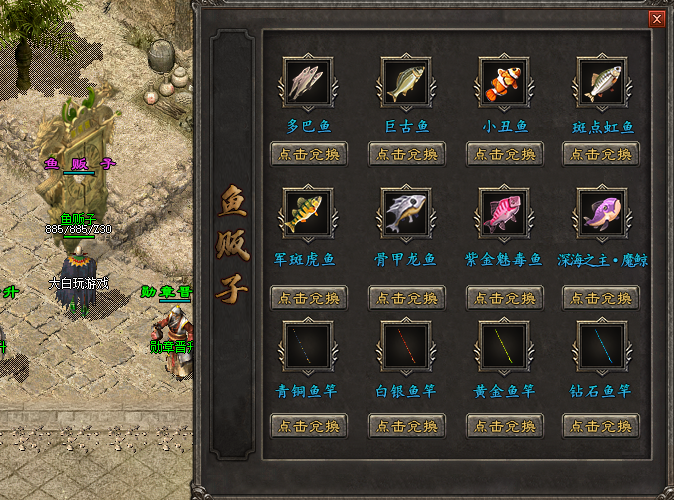674x500 pixels.
Task: Redeem the 紫金魅毒鱼 using its exchange button
Action: (505, 297)
